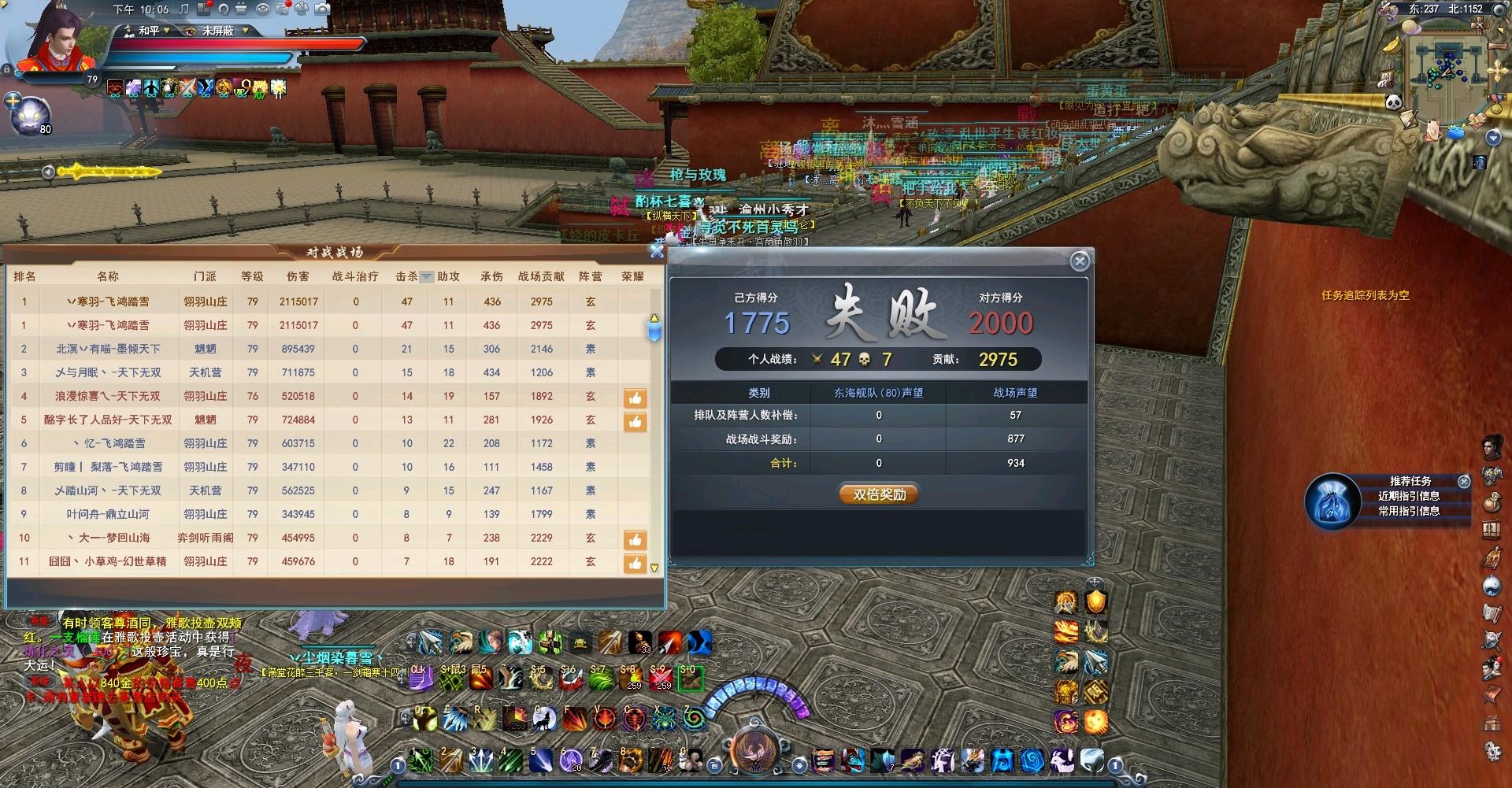Image resolution: width=1512 pixels, height=788 pixels.
Task: Sort scoreboard by 伤害 damage column
Action: point(298,276)
